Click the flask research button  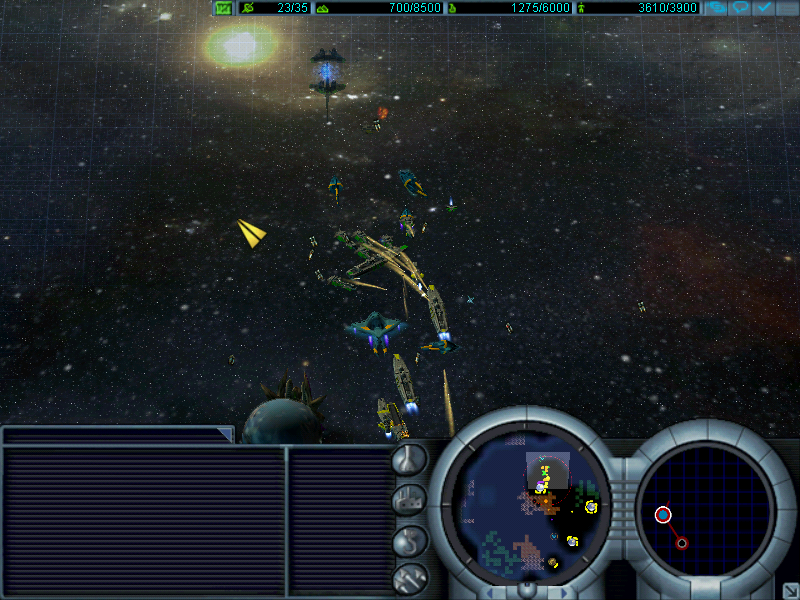click(409, 459)
